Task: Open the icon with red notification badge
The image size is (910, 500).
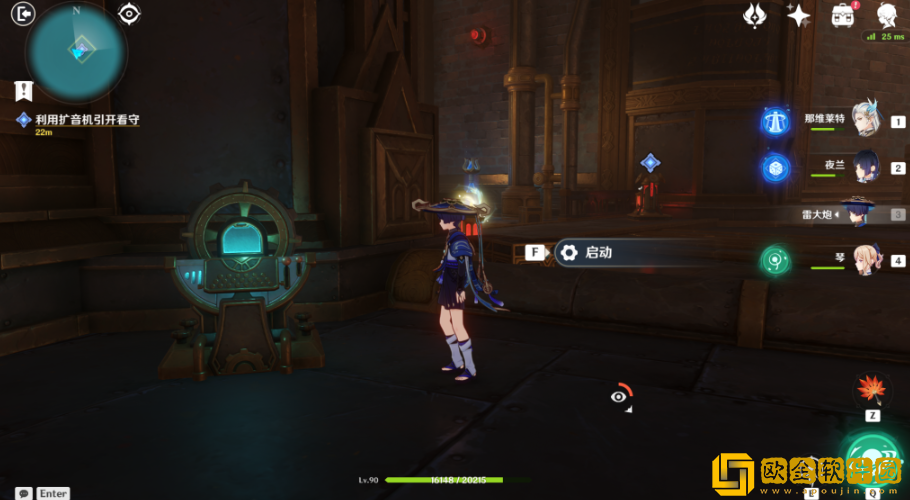Action: tap(842, 15)
